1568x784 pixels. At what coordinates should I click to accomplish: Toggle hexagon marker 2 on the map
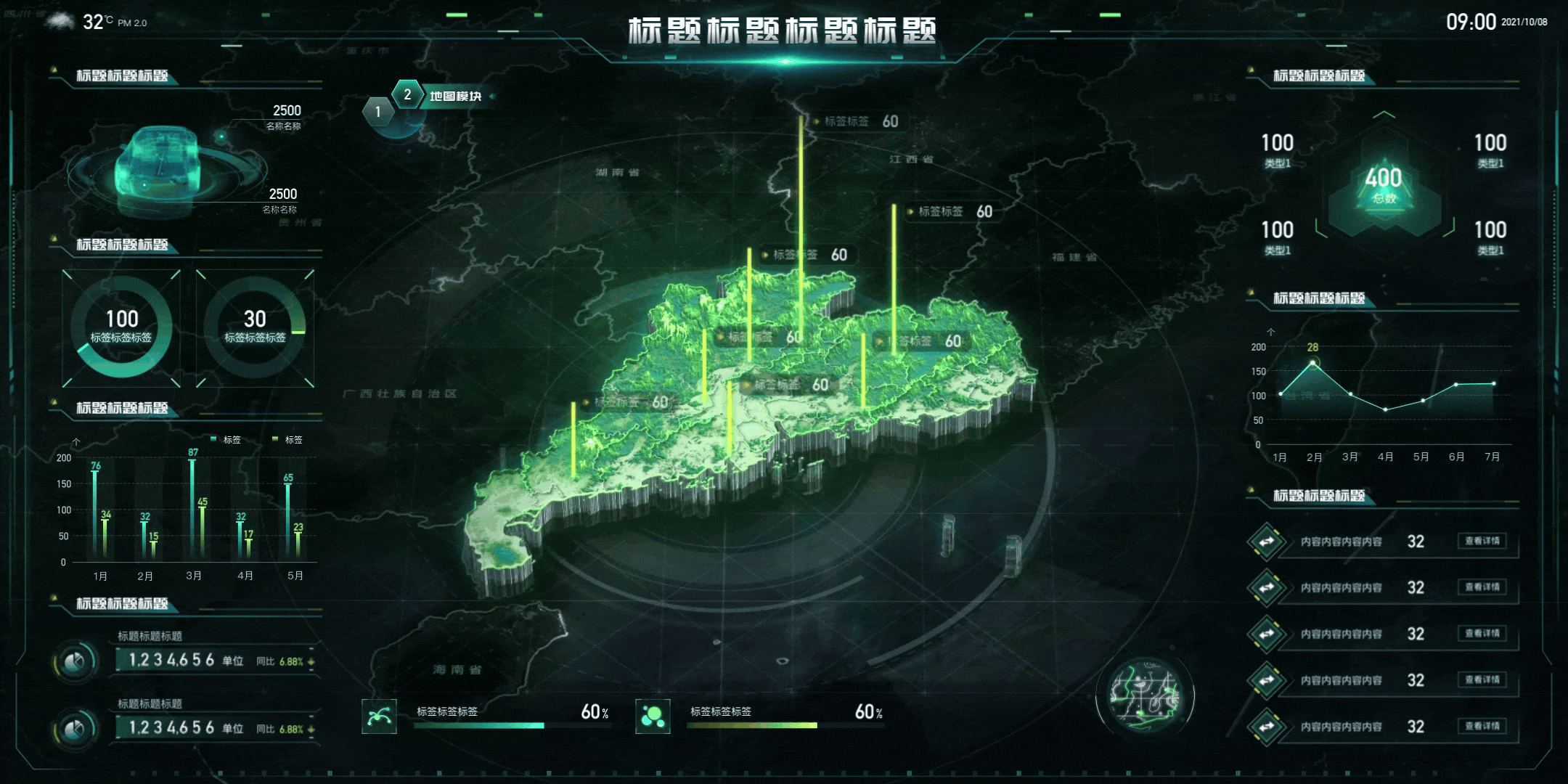click(408, 94)
